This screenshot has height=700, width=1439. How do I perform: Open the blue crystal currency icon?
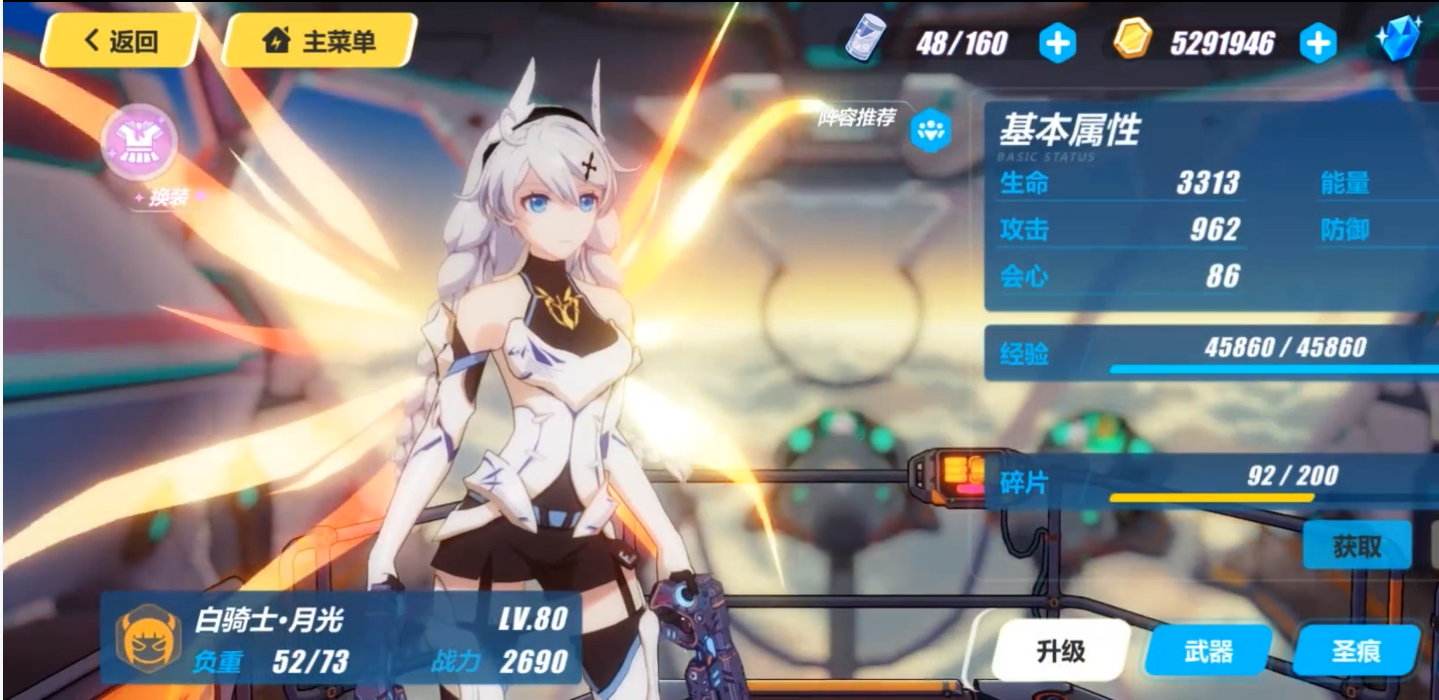pyautogui.click(x=1397, y=41)
